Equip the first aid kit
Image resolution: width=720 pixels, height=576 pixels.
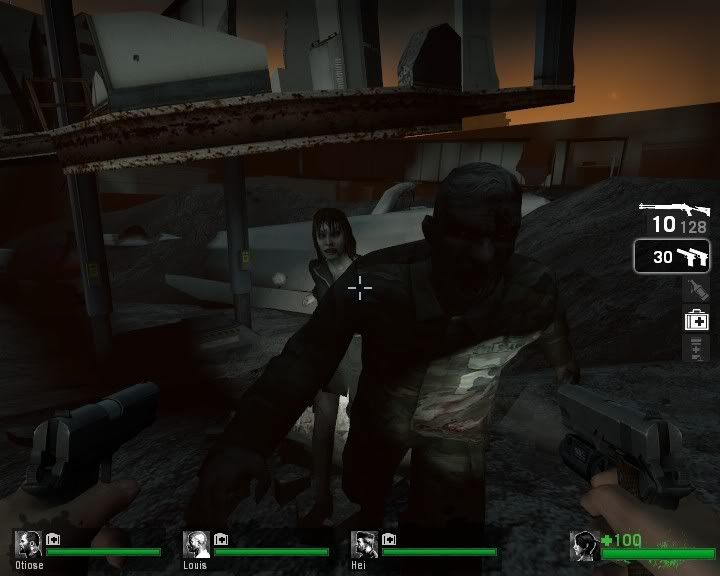[696, 320]
